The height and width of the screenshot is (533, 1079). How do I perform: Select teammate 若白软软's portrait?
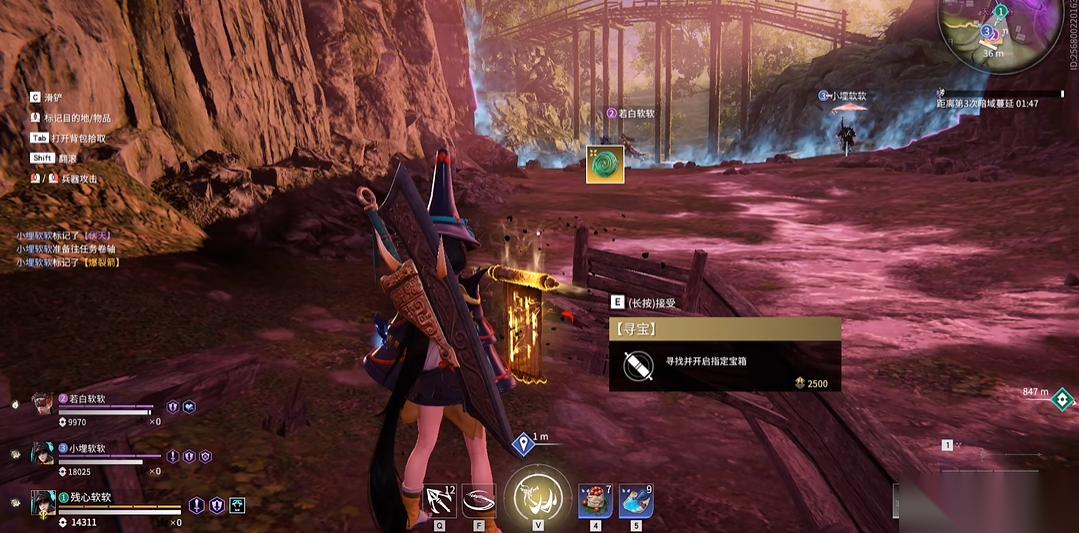[x=41, y=403]
